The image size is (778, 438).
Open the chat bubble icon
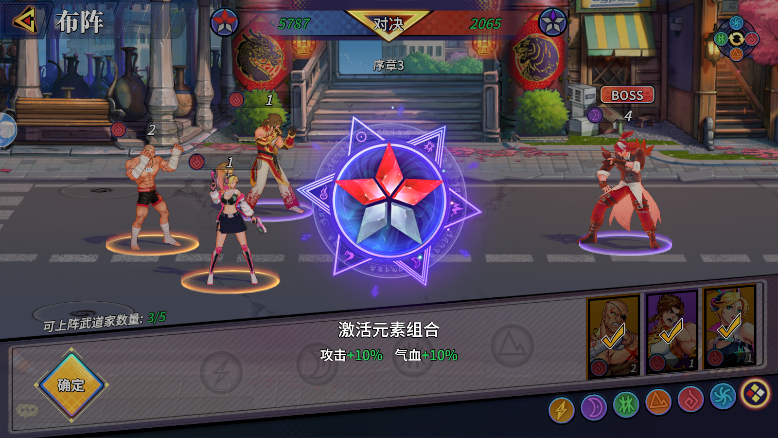click(27, 410)
